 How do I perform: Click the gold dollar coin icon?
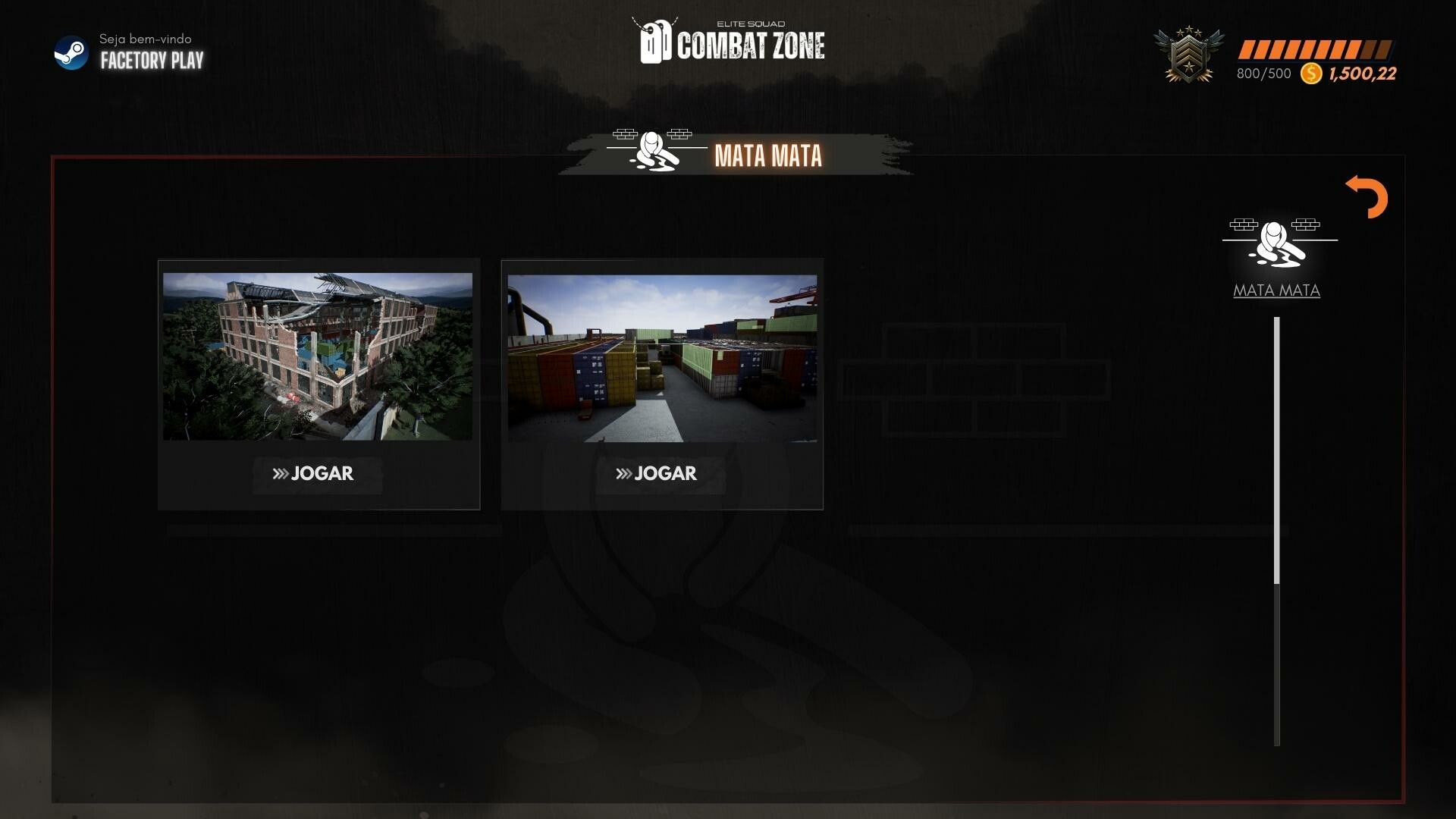tap(1310, 74)
